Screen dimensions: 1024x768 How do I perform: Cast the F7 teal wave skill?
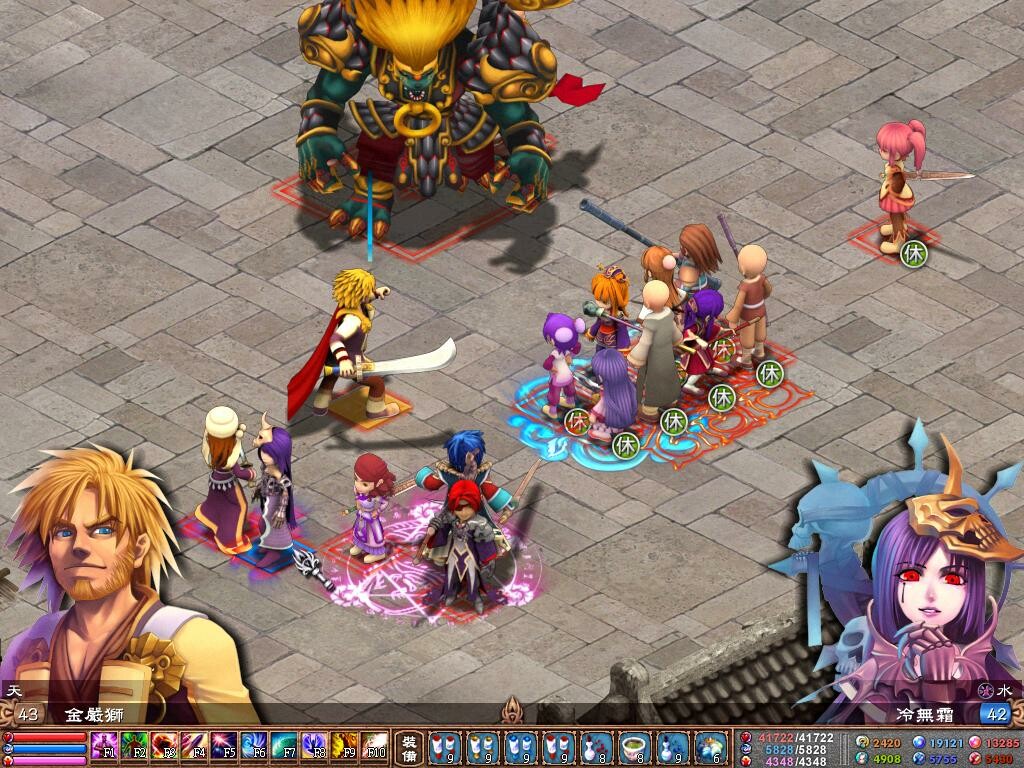(284, 745)
